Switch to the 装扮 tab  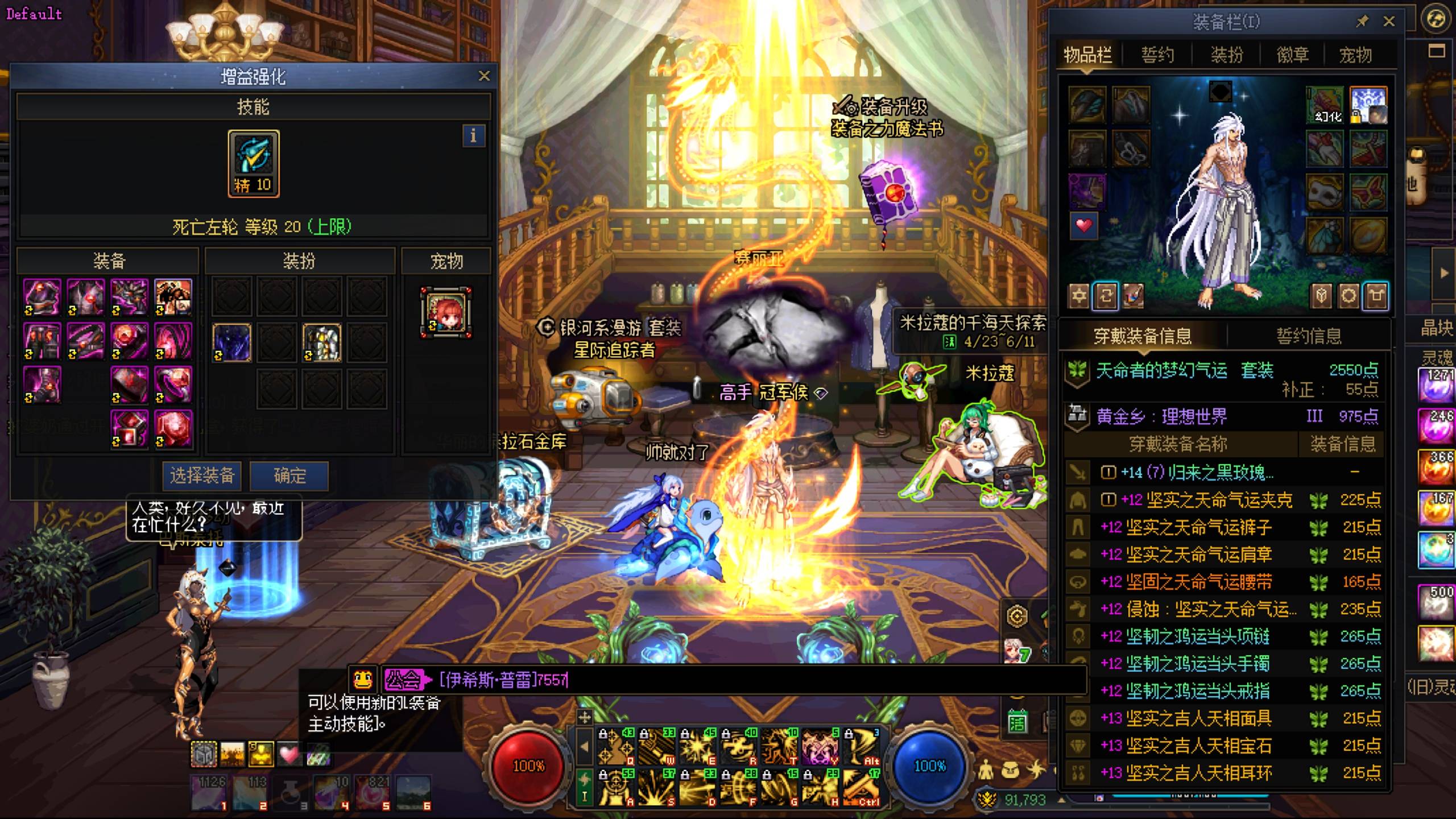1226,55
